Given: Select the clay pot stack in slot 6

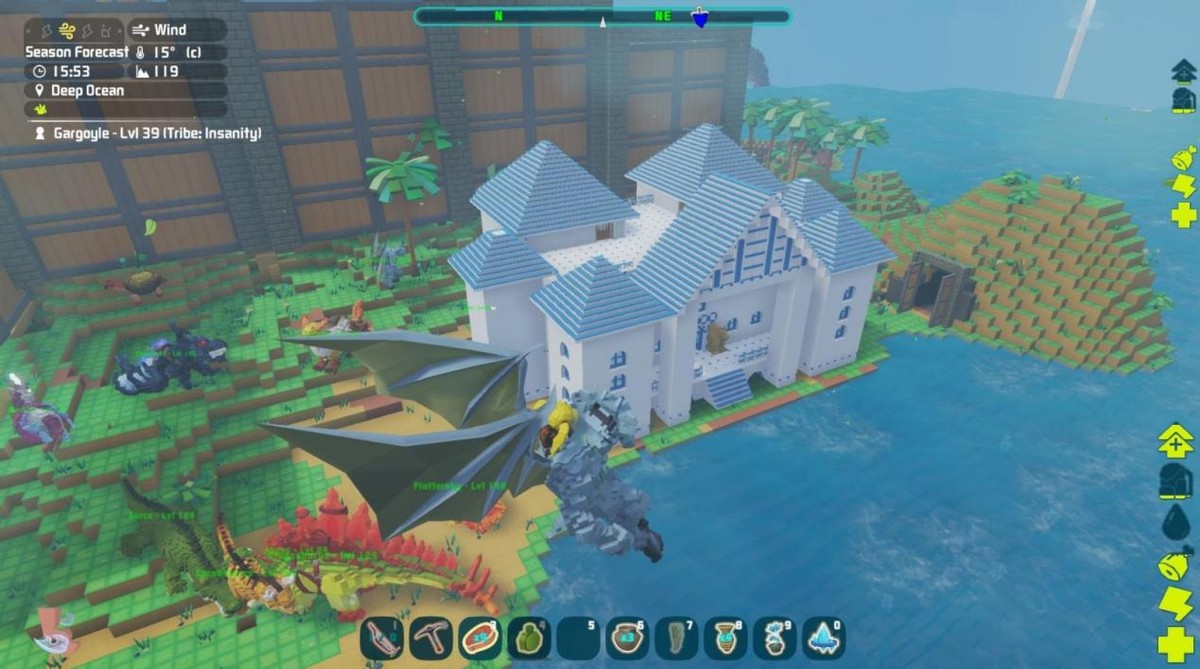Looking at the screenshot, I should click(x=627, y=638).
